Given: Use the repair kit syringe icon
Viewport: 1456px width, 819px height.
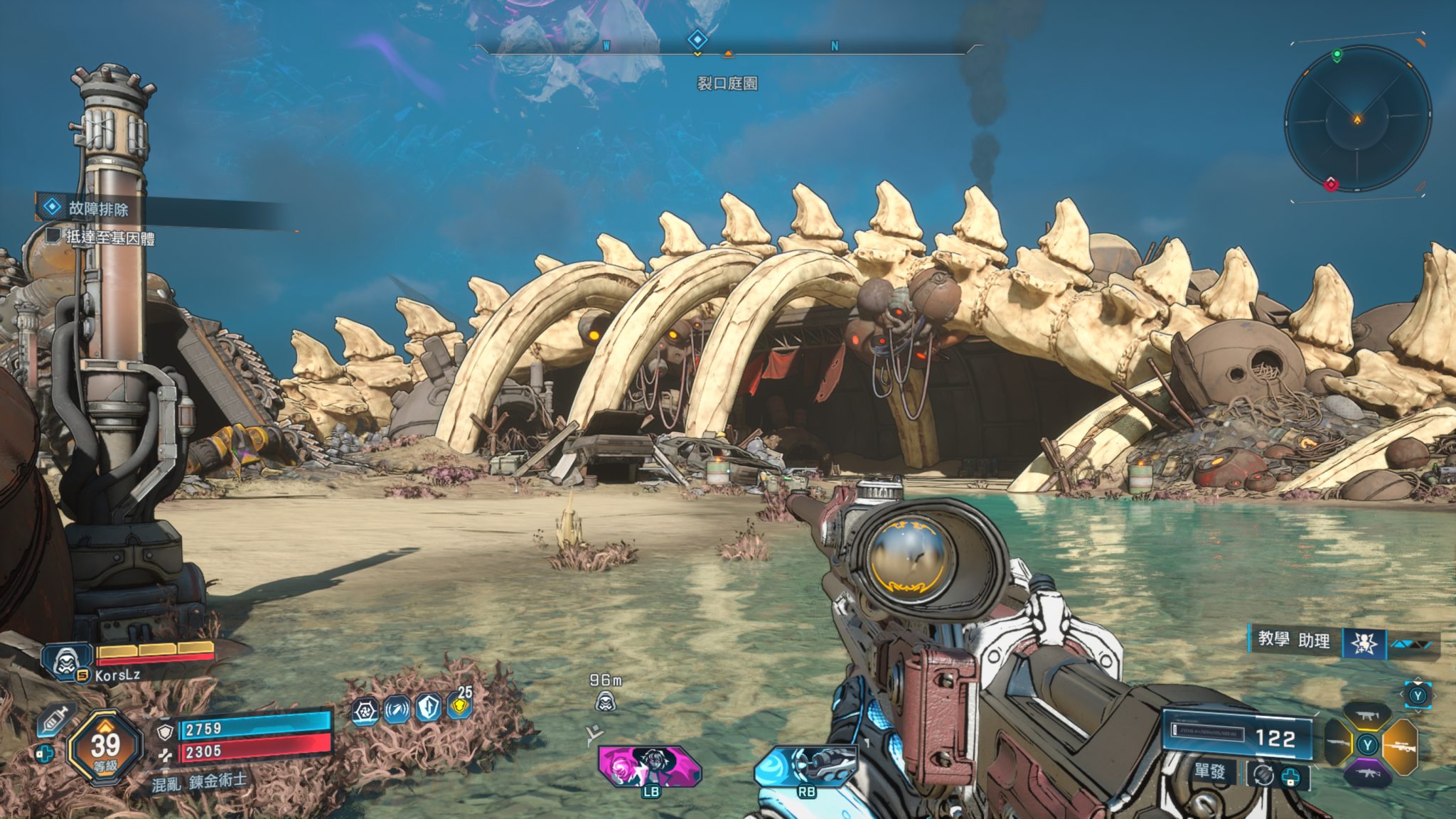Looking at the screenshot, I should coord(55,721).
